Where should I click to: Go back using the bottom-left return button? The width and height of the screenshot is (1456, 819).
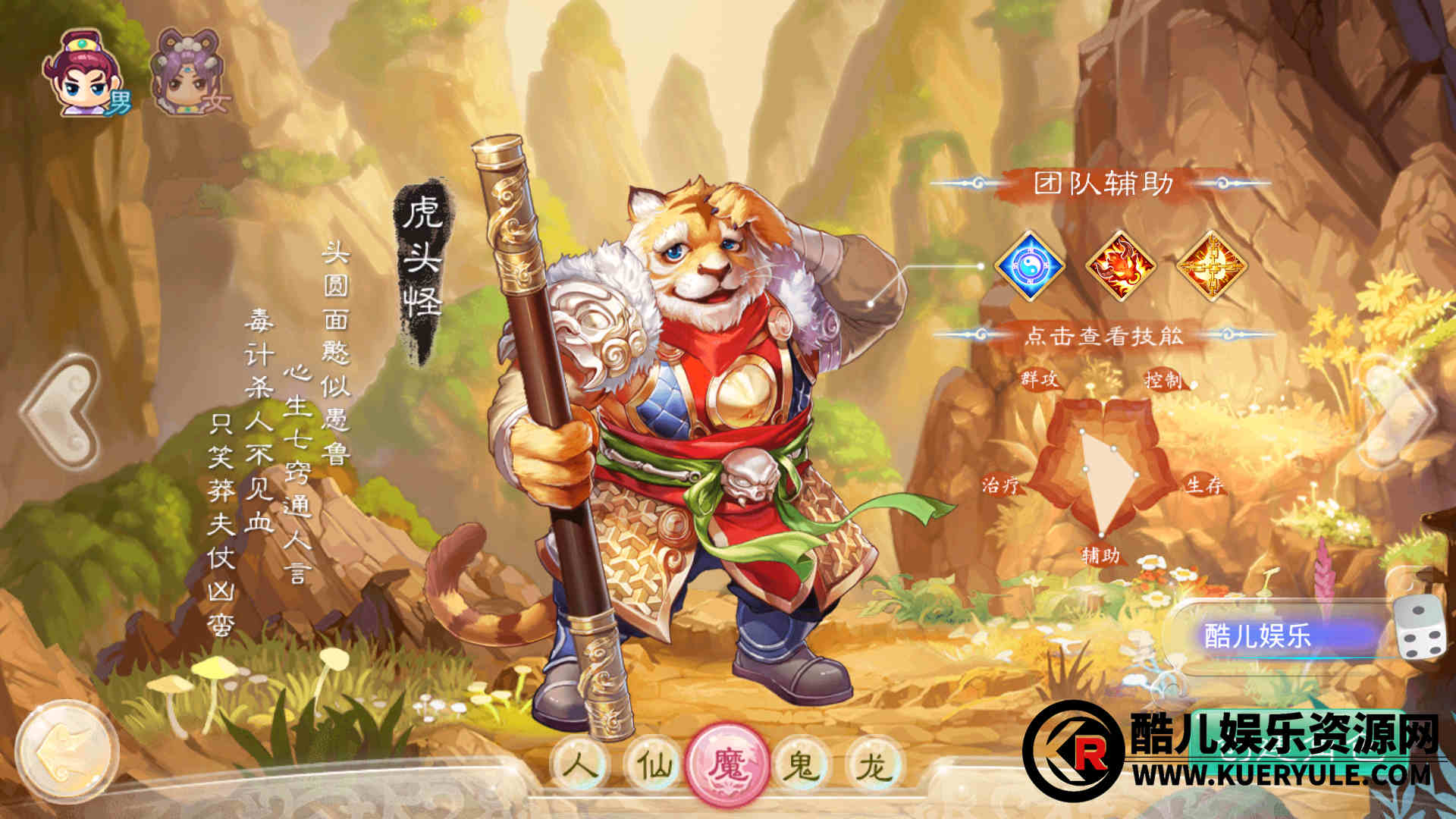[x=67, y=751]
